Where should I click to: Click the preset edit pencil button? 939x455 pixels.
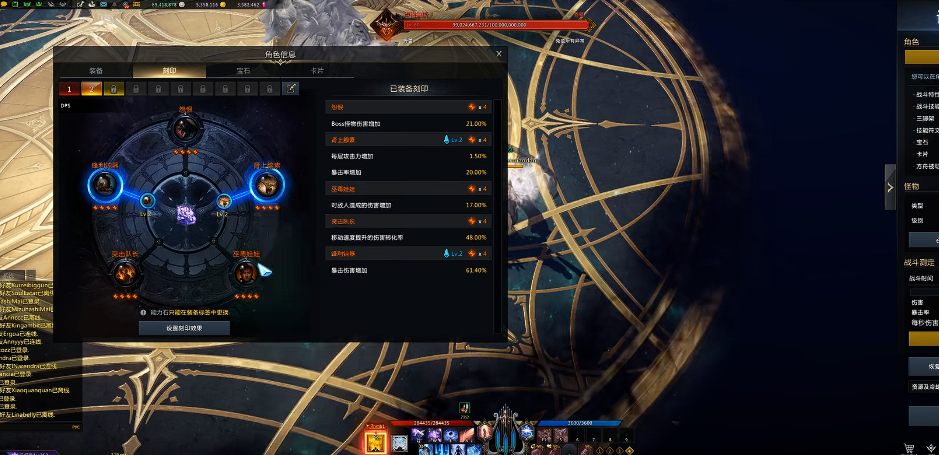[290, 89]
